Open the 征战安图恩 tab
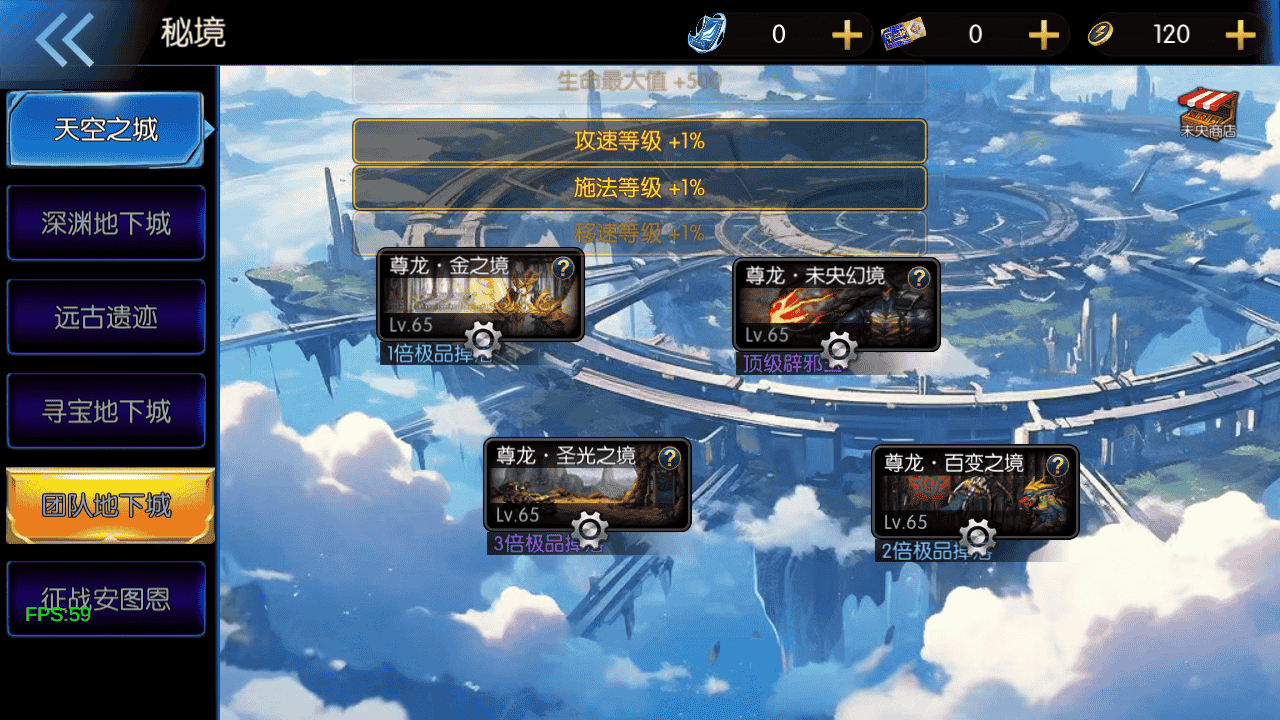This screenshot has width=1280, height=720. 106,598
